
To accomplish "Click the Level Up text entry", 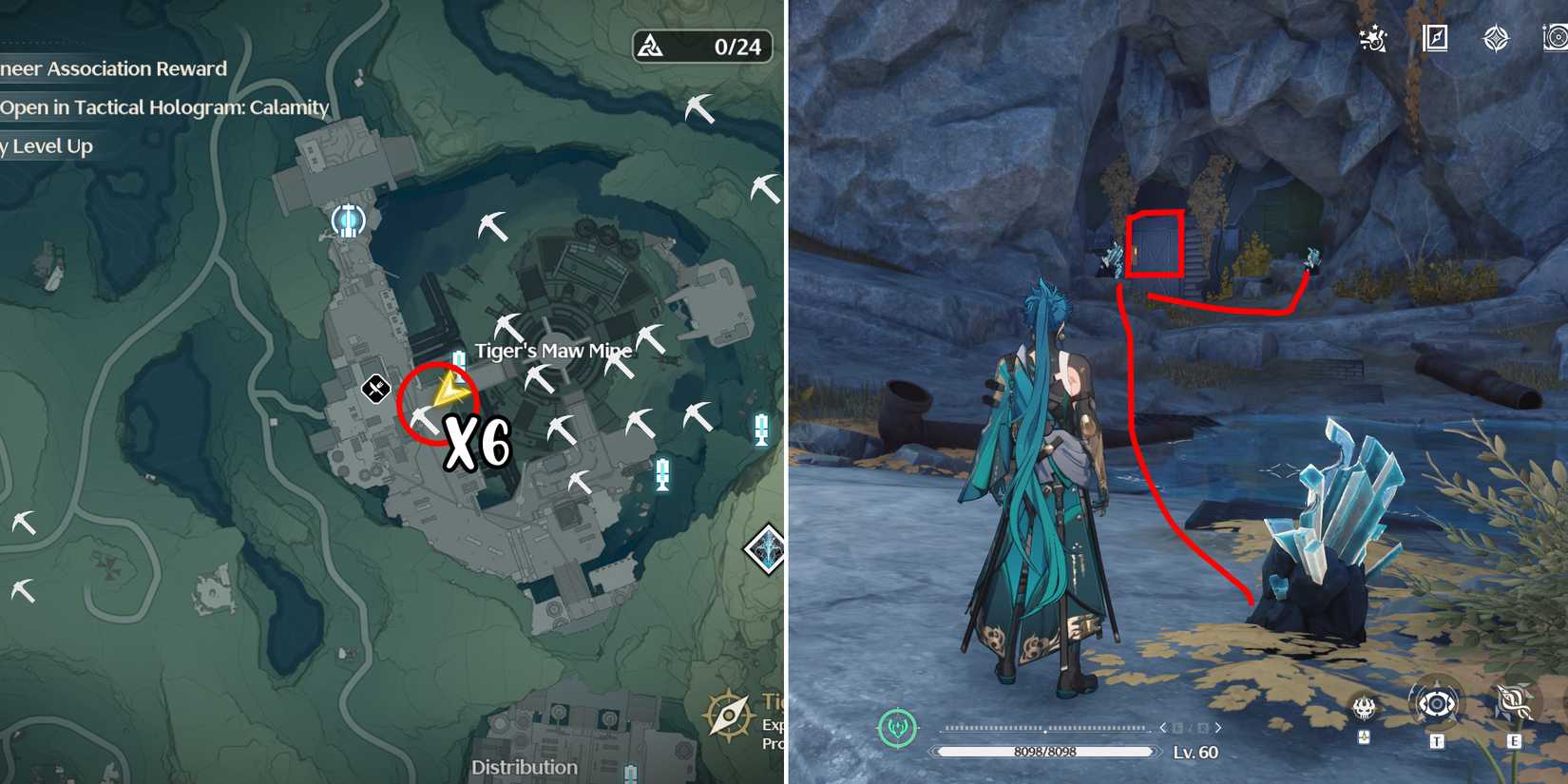I will click(46, 145).
